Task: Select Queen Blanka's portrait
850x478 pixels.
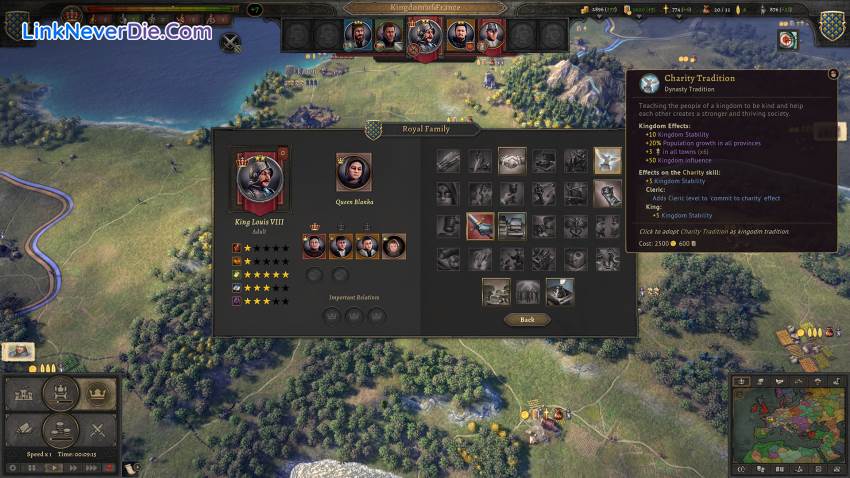Action: tap(354, 172)
